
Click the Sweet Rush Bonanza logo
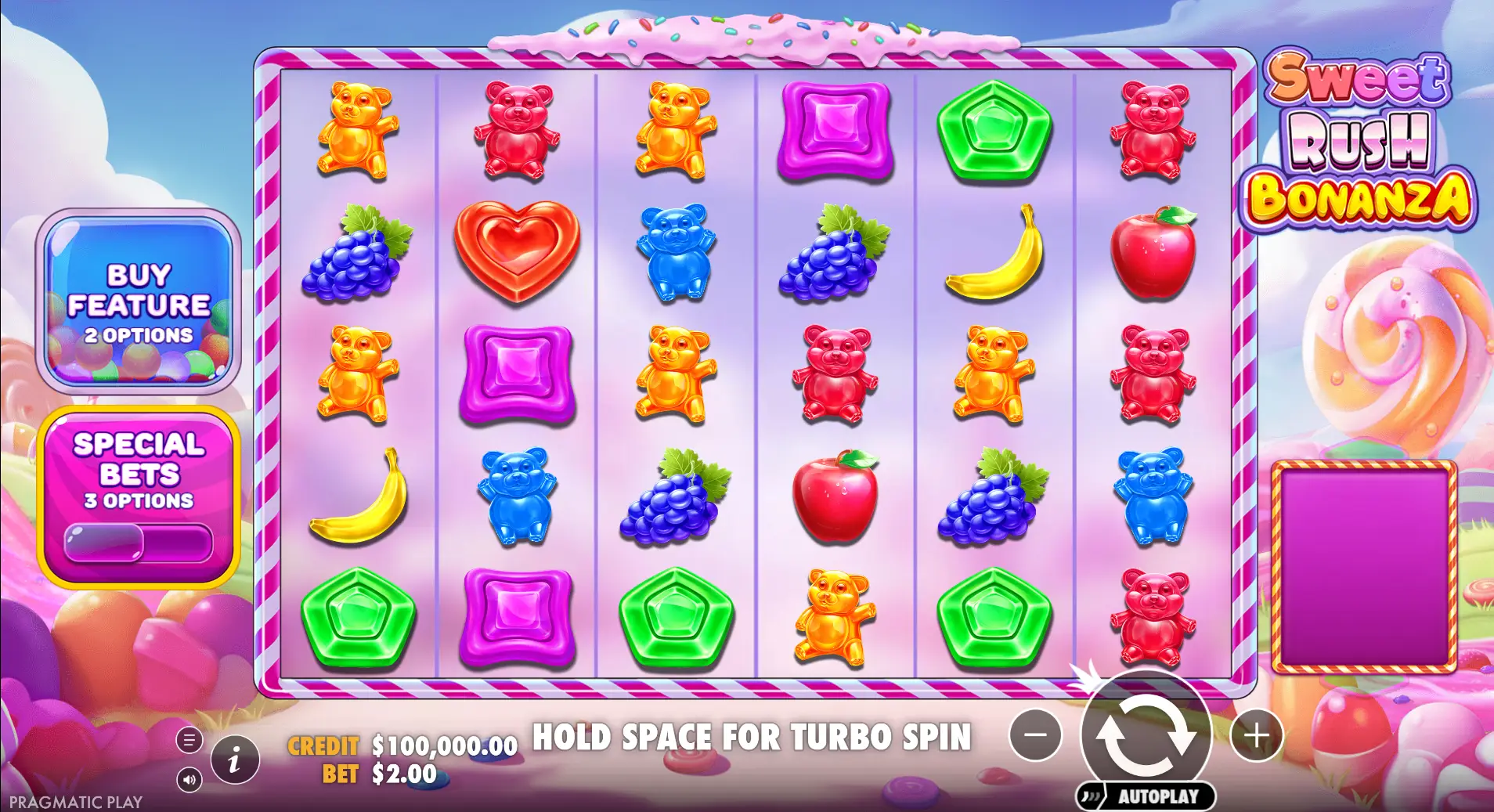1366,144
